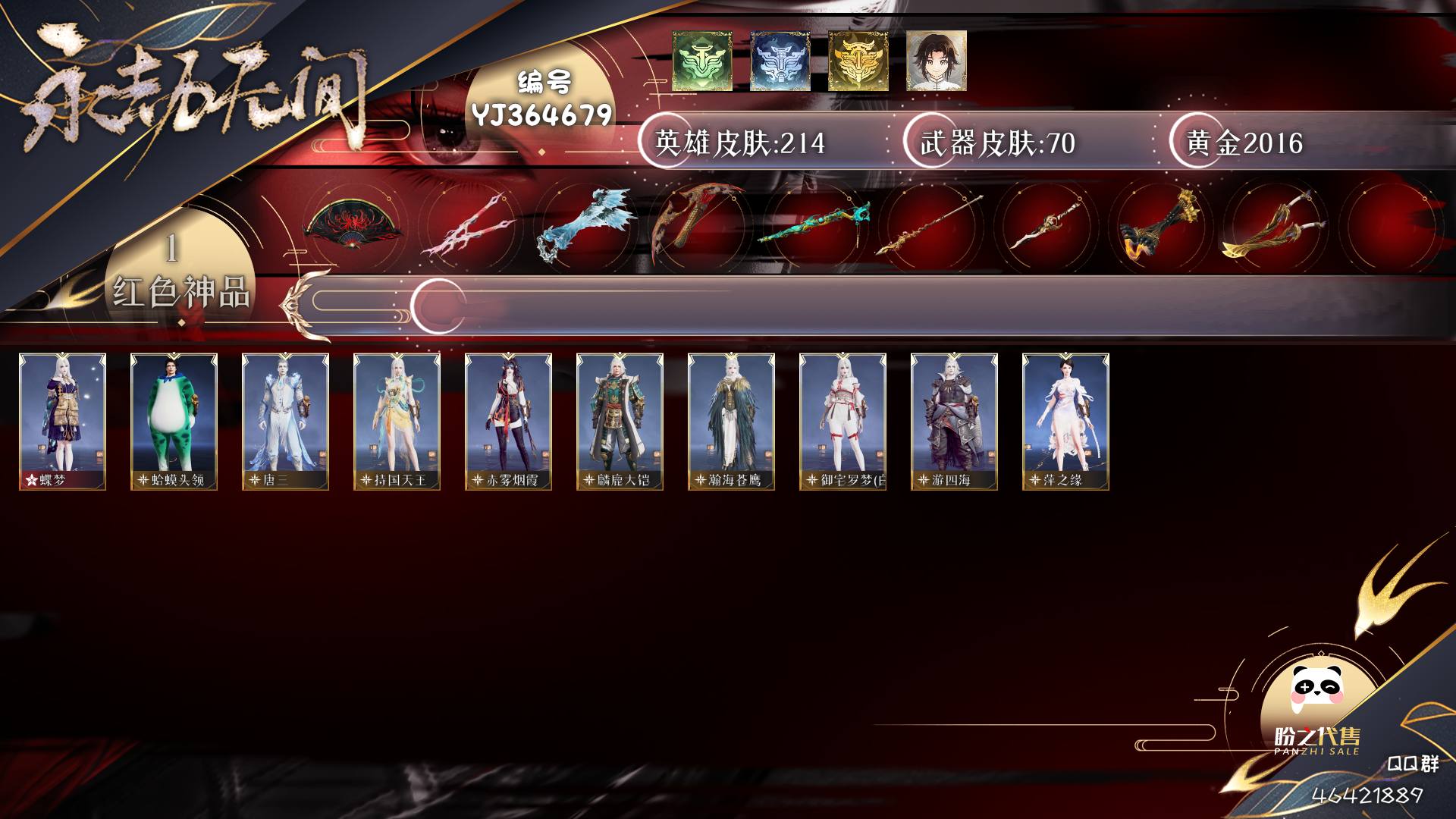This screenshot has width=1456, height=819.
Task: Click the green mask rank badge
Action: (x=701, y=61)
